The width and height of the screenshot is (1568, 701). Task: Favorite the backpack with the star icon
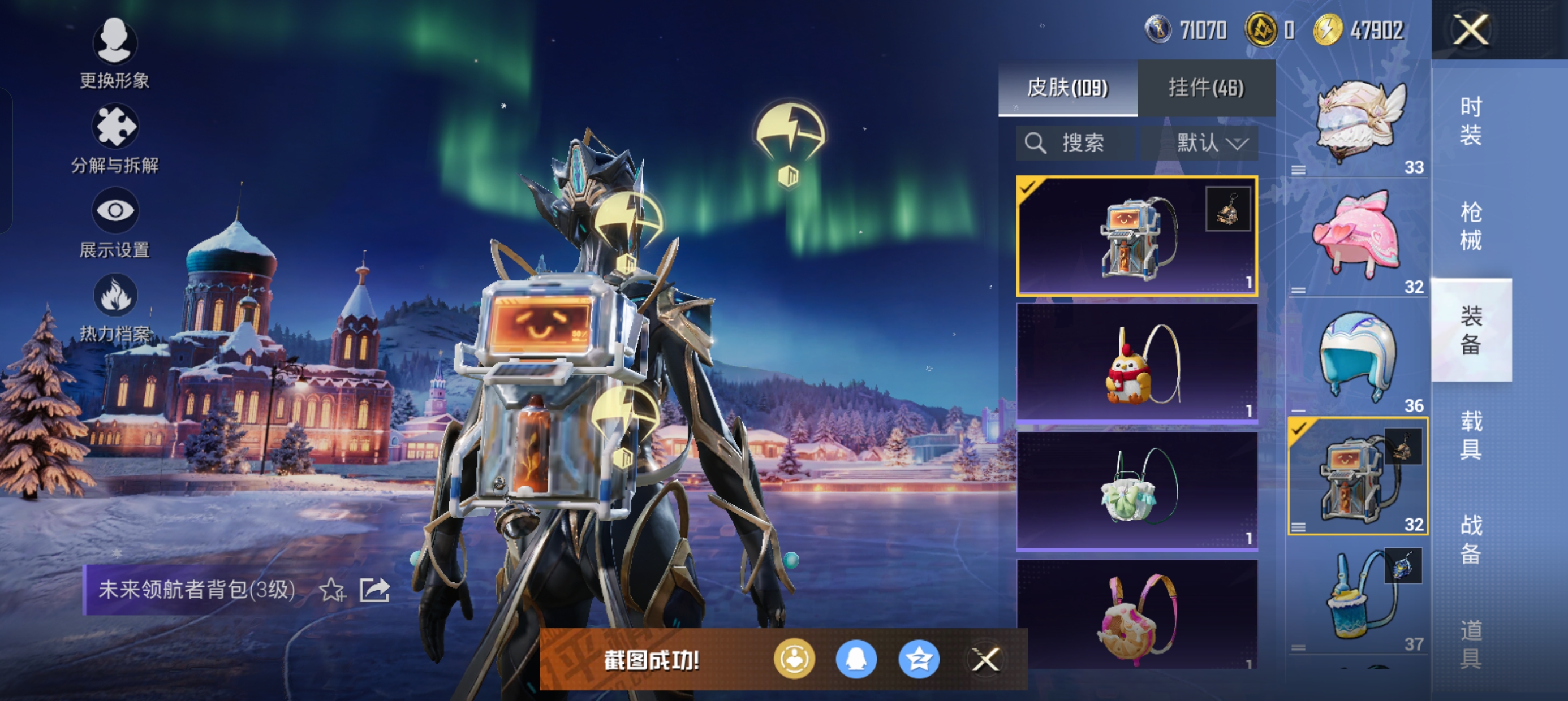point(333,590)
